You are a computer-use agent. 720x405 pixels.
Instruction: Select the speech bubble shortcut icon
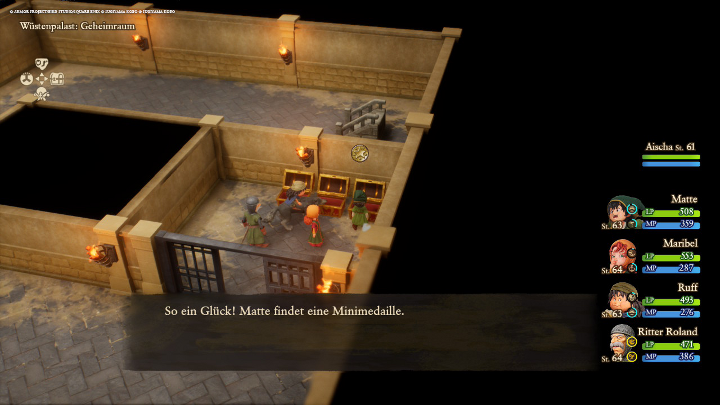click(42, 63)
